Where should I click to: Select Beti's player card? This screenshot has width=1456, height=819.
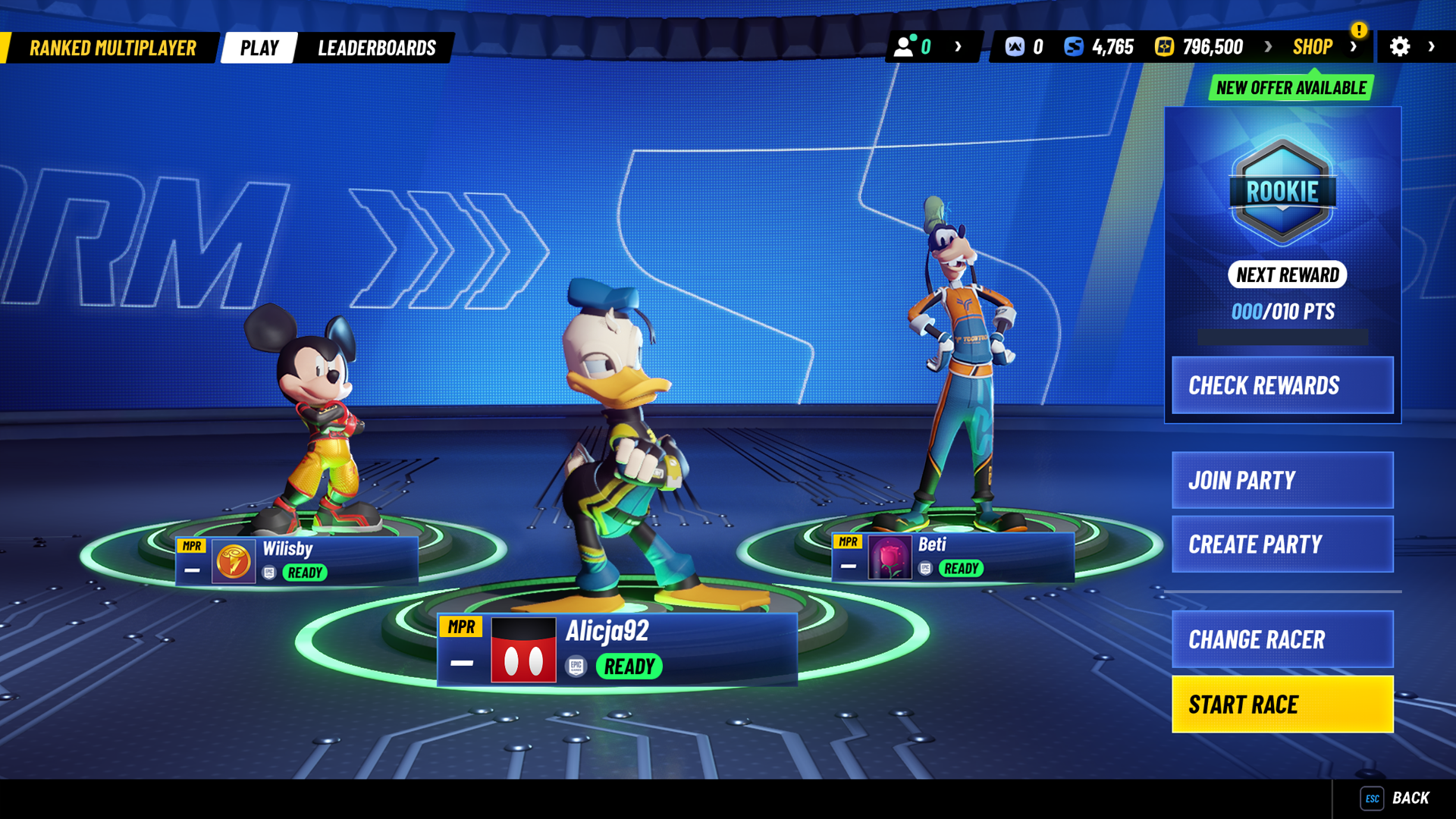click(x=952, y=557)
